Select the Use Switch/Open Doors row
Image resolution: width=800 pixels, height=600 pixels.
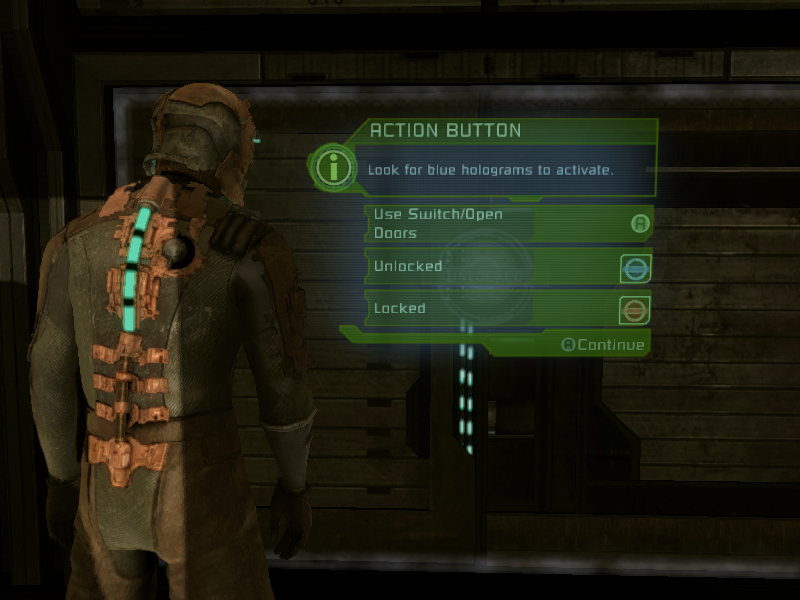508,224
